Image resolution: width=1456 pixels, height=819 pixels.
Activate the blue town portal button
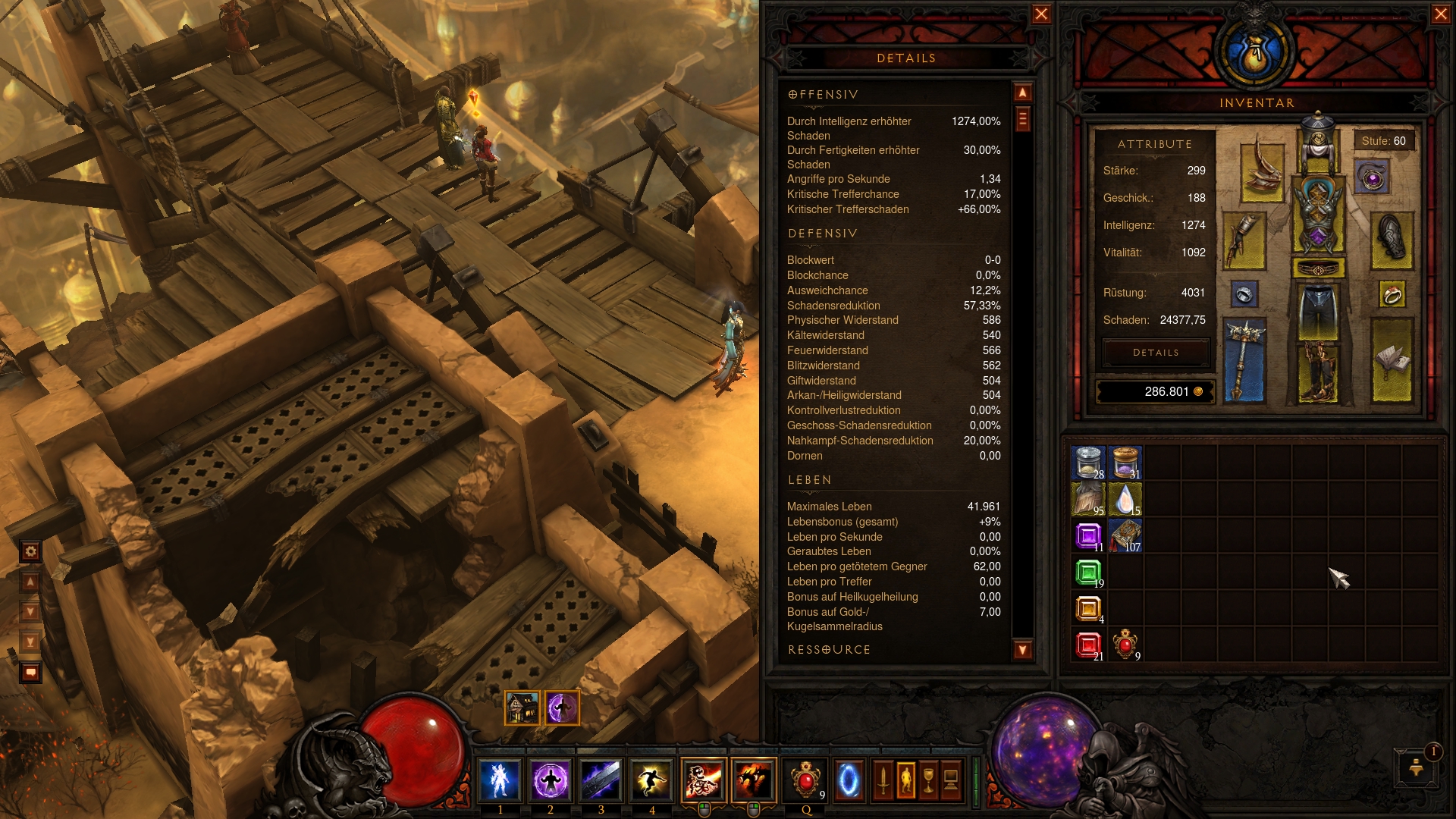click(x=849, y=780)
